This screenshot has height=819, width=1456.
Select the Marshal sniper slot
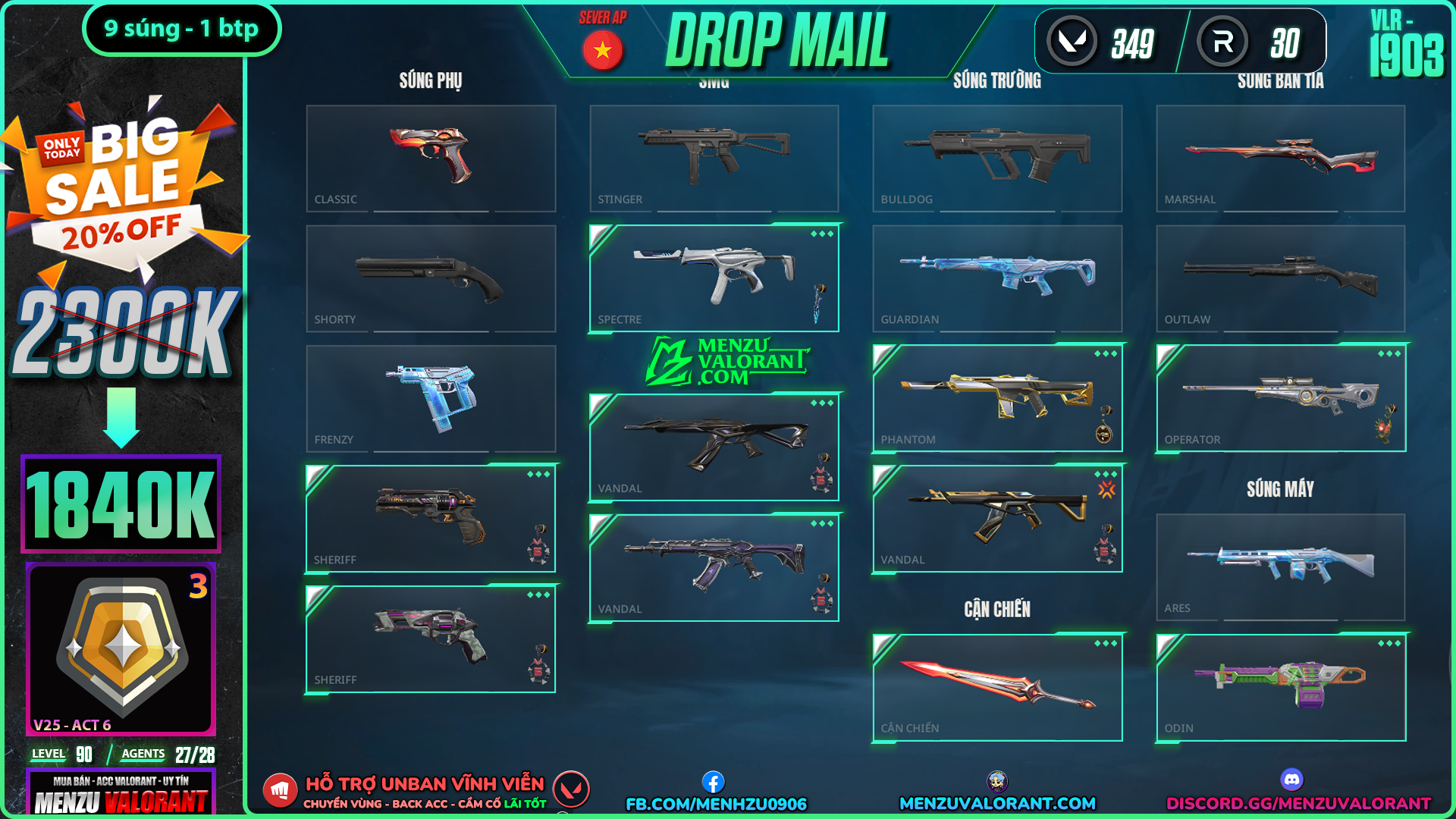pos(1280,158)
